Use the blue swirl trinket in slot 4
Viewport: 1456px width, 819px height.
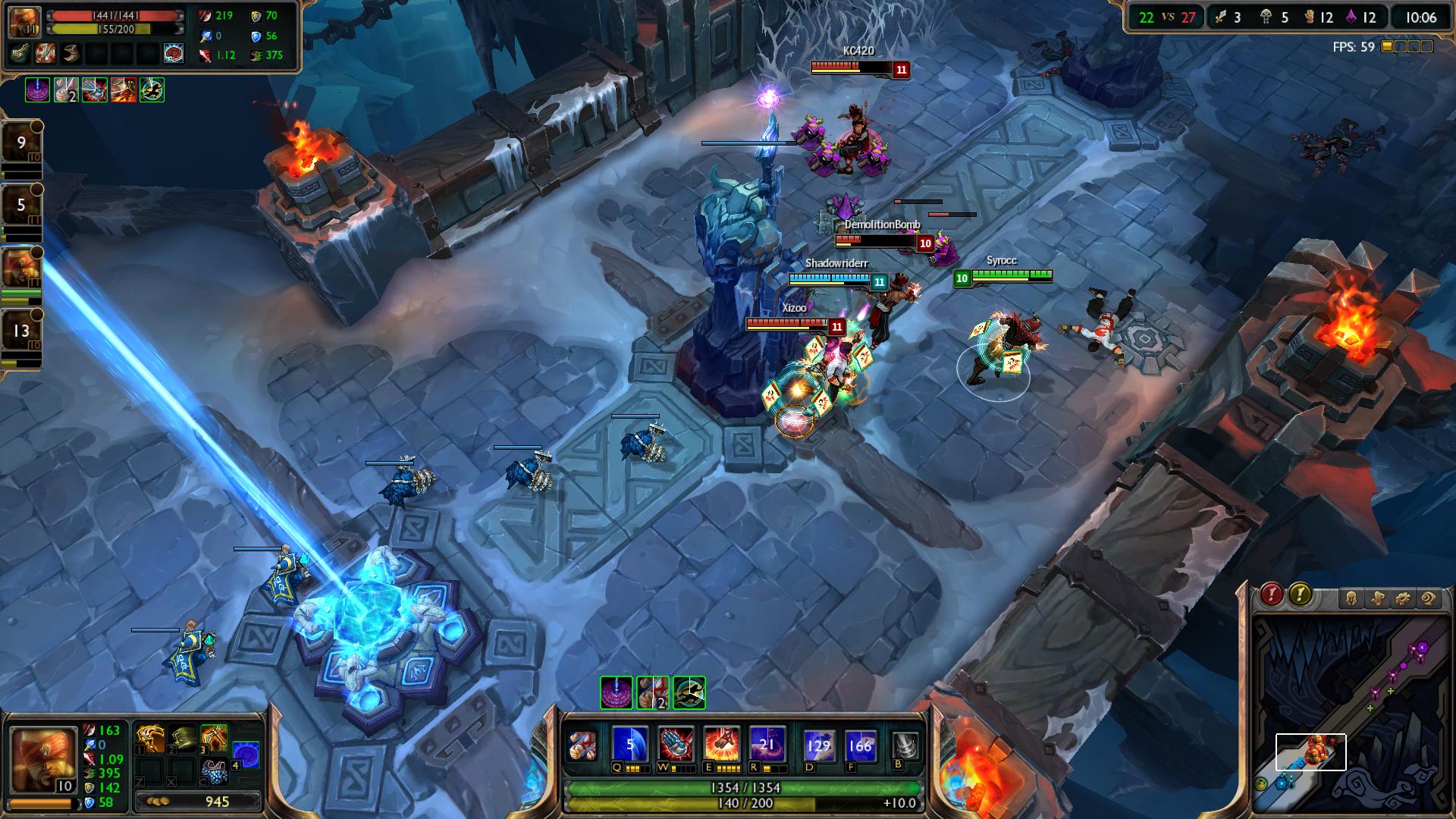pos(246,755)
